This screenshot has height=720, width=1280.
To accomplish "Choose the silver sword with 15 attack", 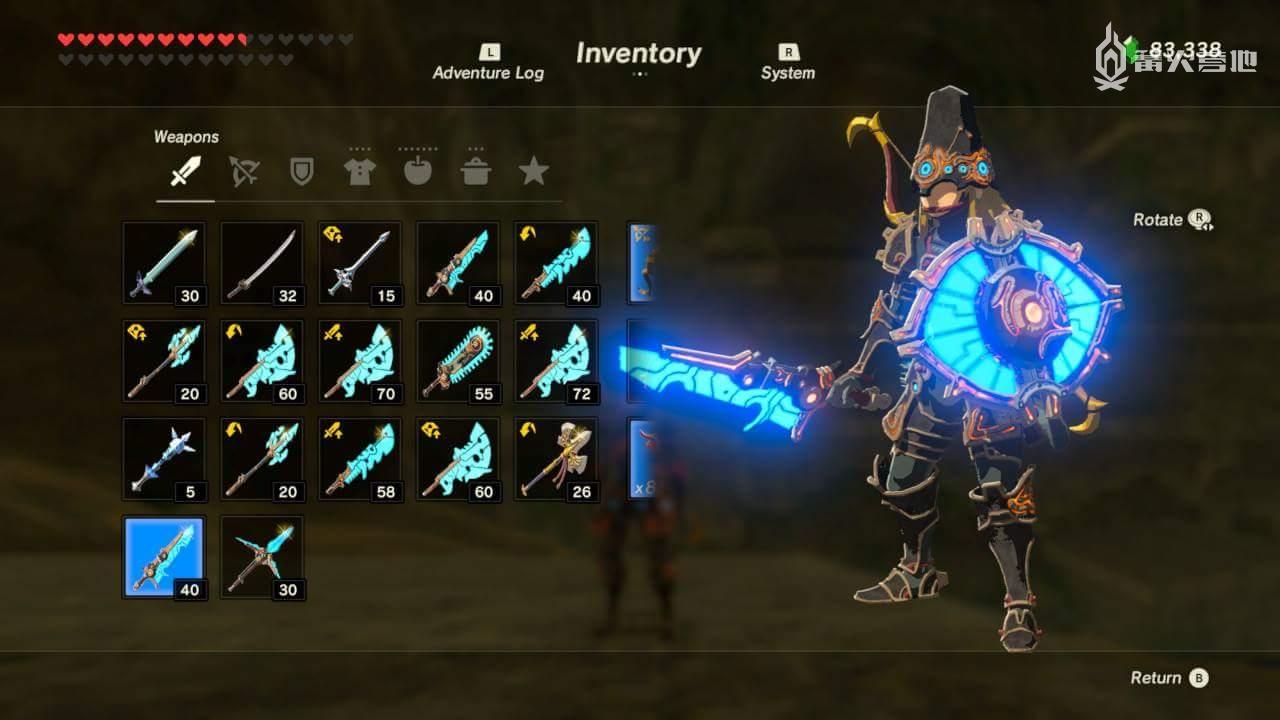I will pyautogui.click(x=360, y=263).
